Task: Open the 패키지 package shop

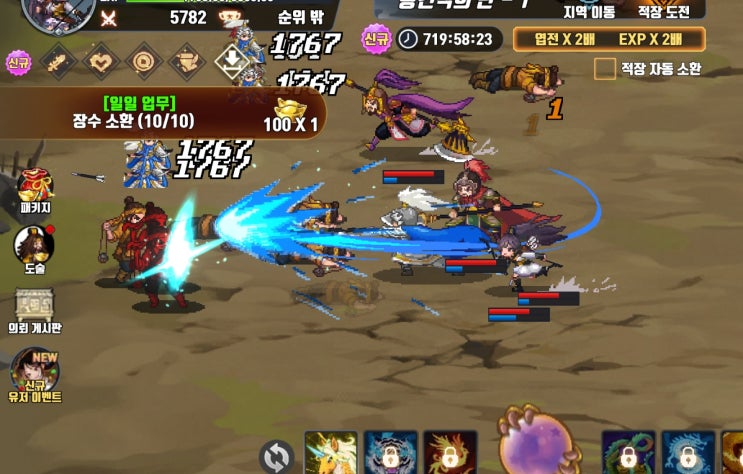Action: (x=35, y=190)
